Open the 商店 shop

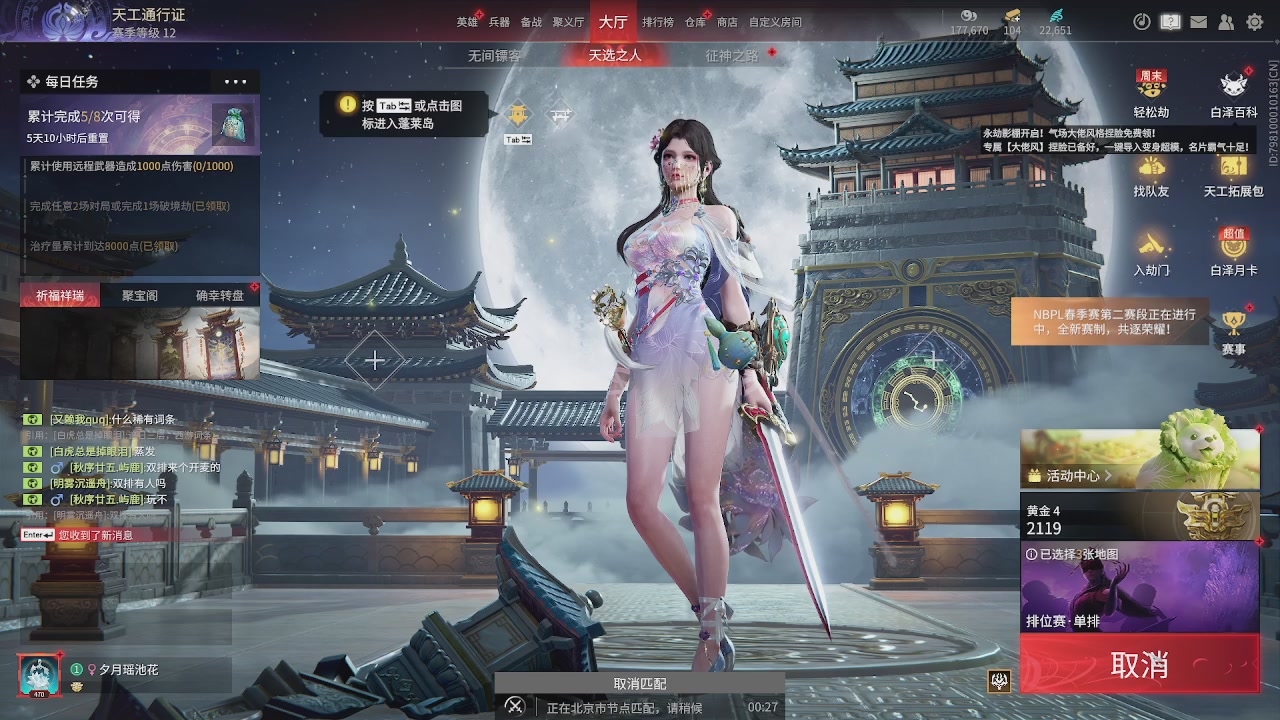[727, 22]
